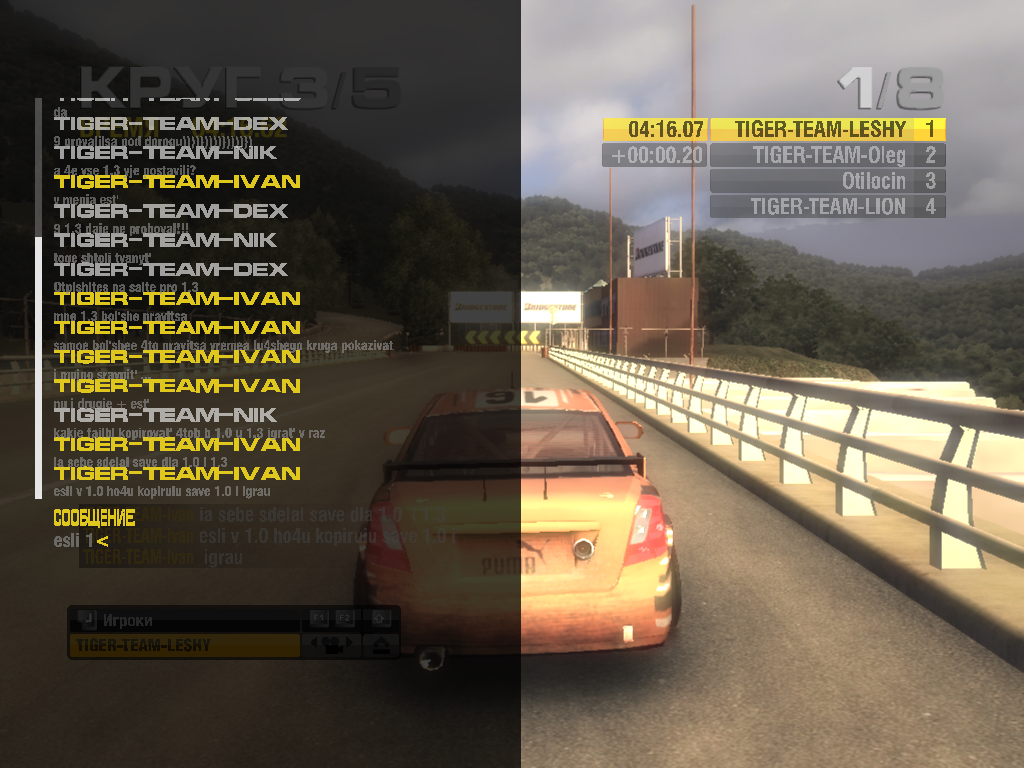
Task: Select TIGER-TEAM-Oleg in the standings list
Action: 828,155
